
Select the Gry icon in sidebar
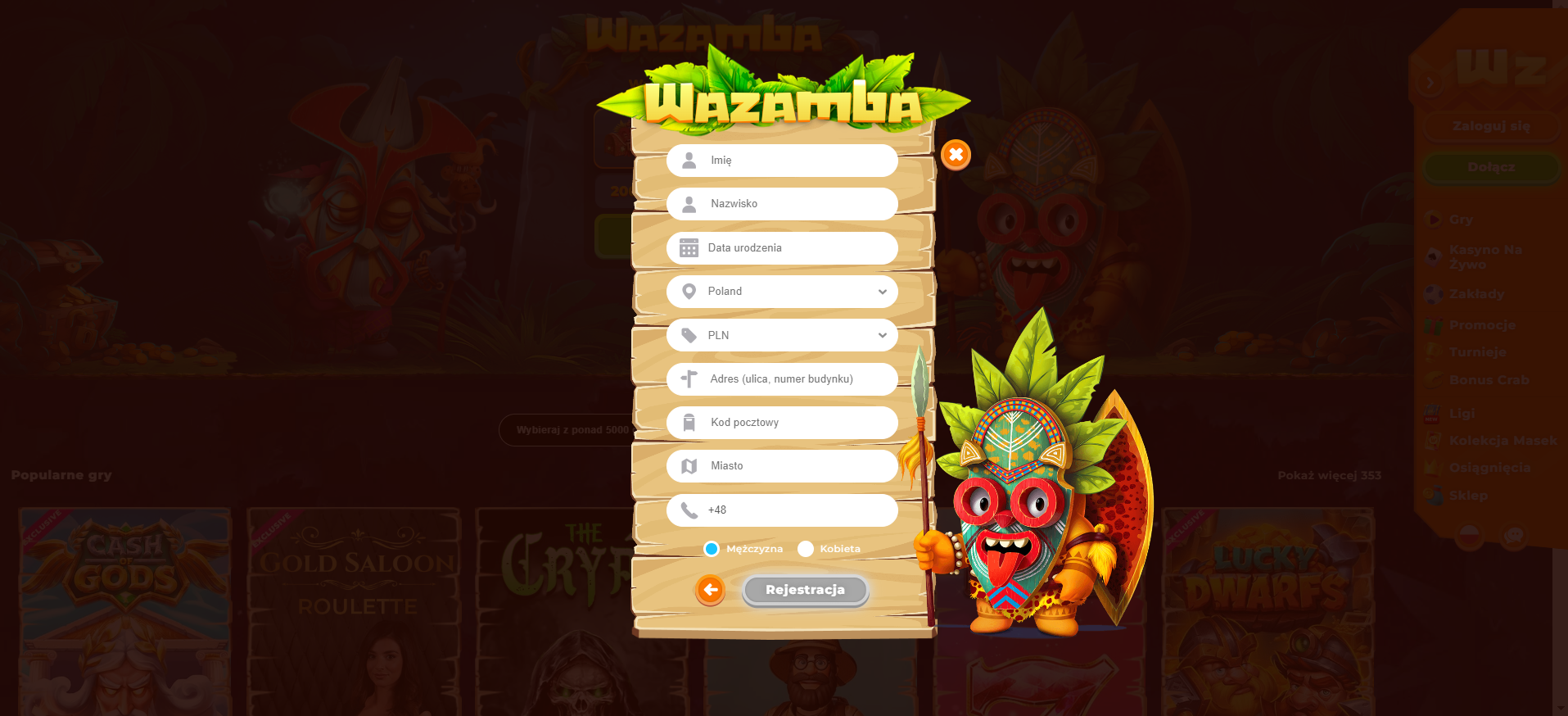coord(1433,220)
